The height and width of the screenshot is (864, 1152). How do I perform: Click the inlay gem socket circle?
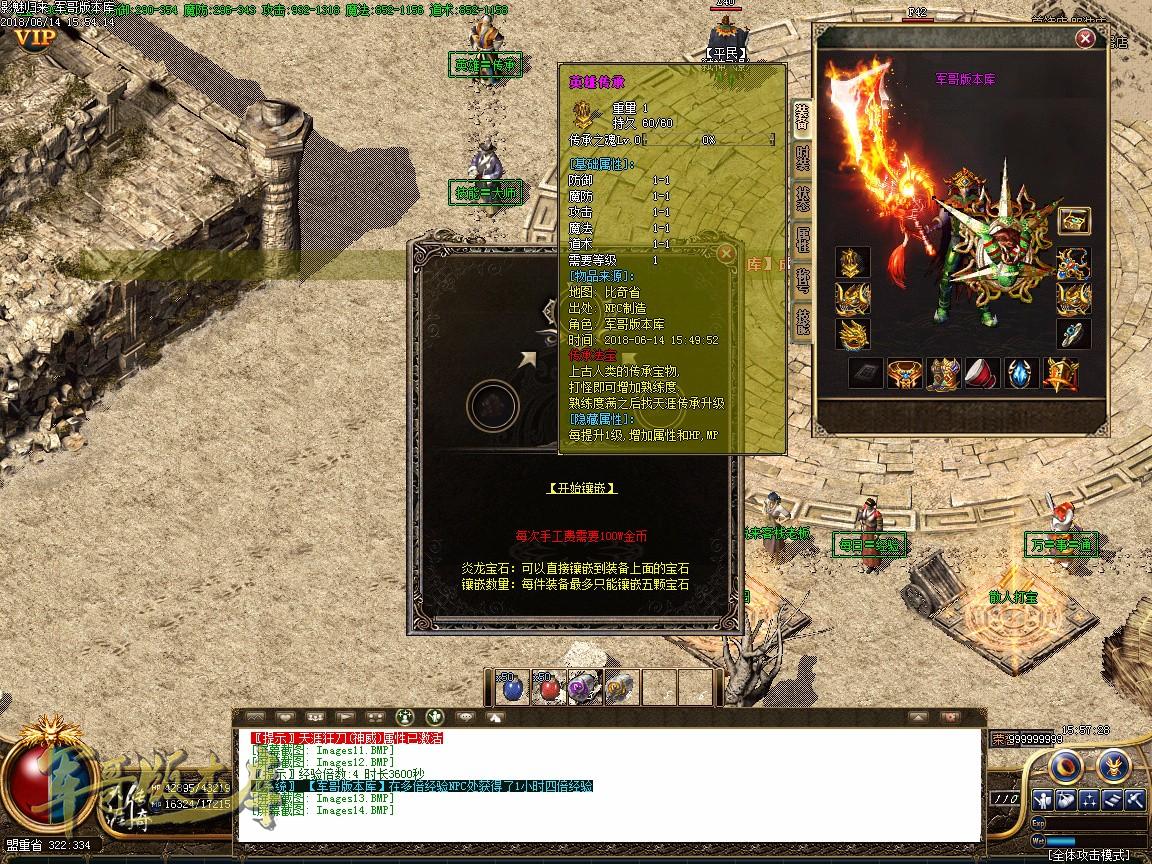point(492,406)
